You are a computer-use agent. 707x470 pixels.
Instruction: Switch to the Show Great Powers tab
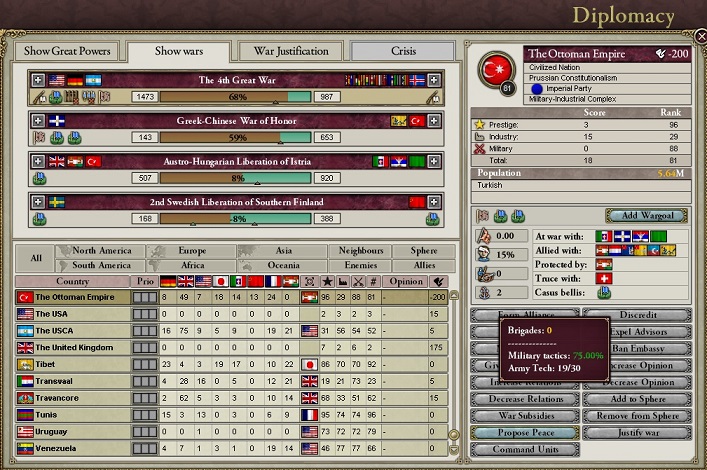tap(65, 51)
